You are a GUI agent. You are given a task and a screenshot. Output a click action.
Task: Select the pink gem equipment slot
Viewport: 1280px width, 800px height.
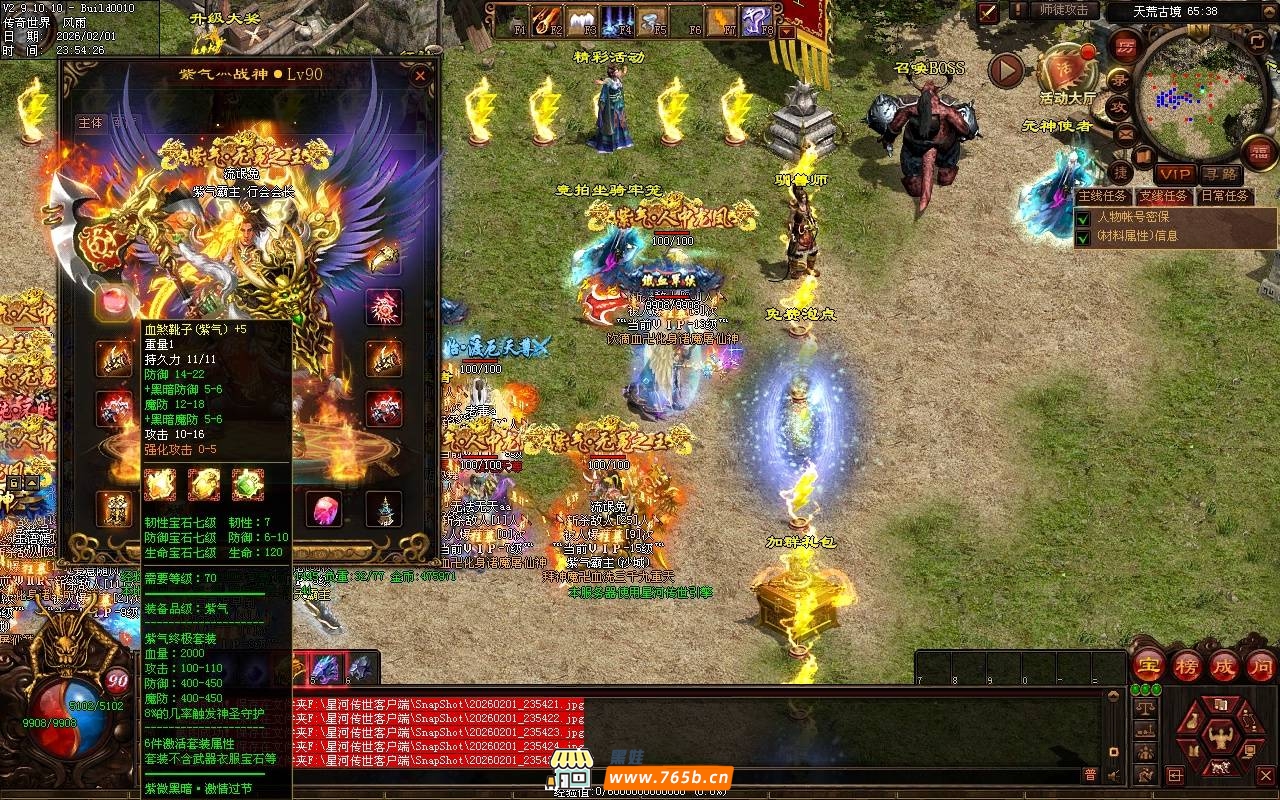pyautogui.click(x=327, y=510)
